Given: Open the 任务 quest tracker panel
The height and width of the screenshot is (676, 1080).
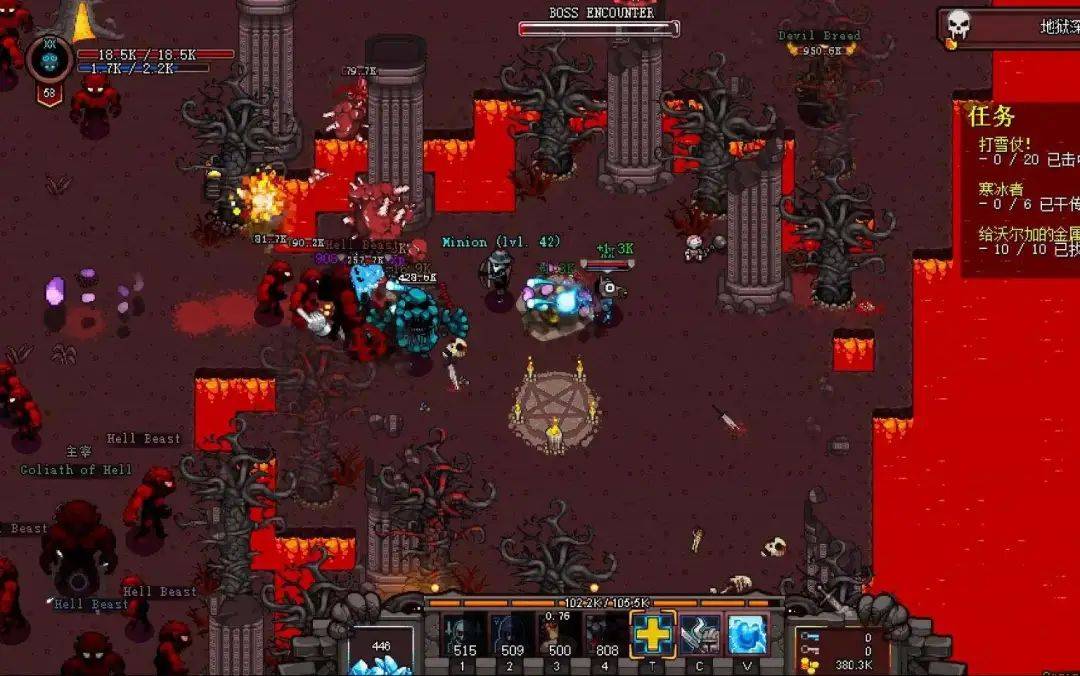Looking at the screenshot, I should pyautogui.click(x=992, y=116).
